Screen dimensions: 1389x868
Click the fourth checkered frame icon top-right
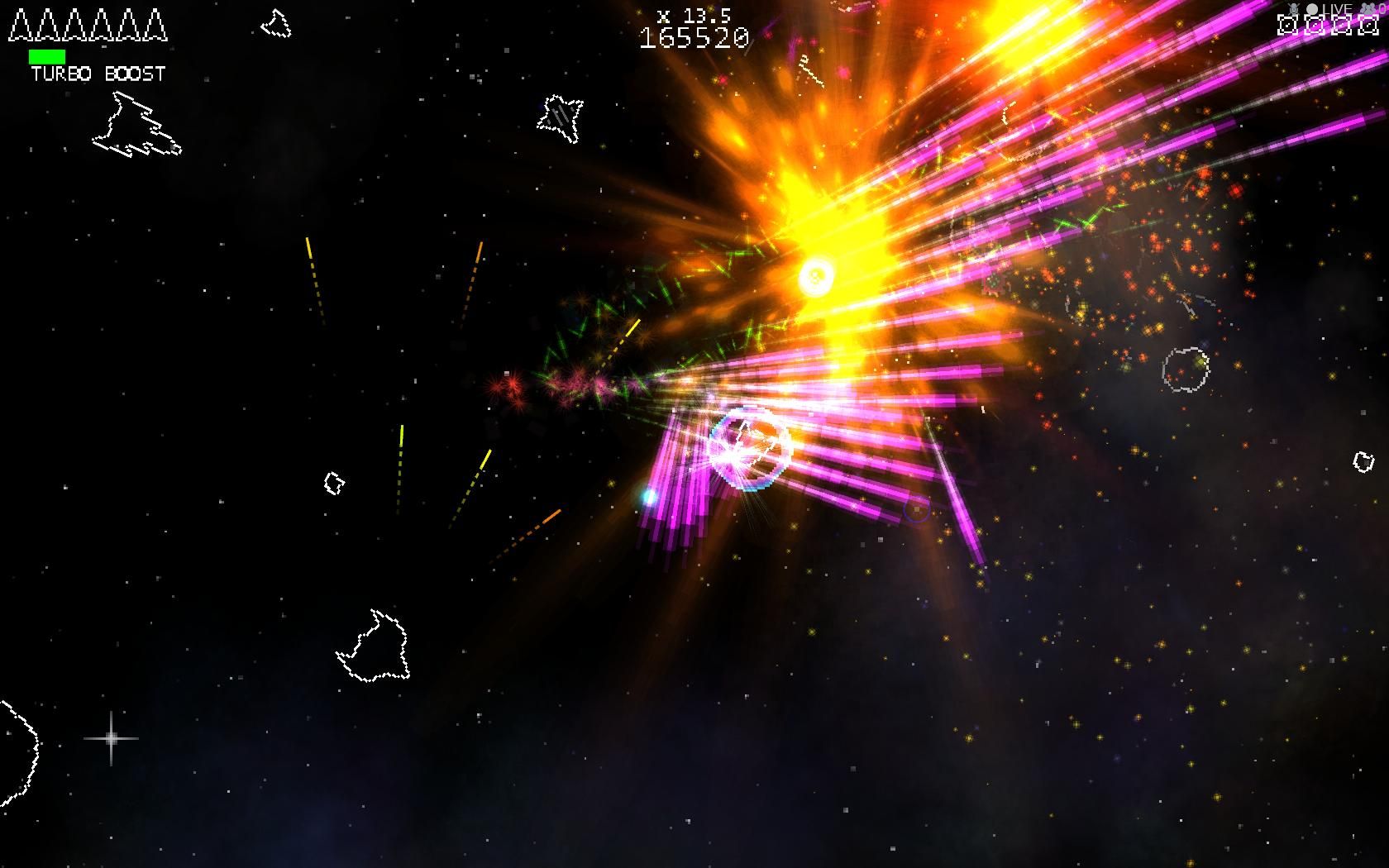click(x=1368, y=25)
